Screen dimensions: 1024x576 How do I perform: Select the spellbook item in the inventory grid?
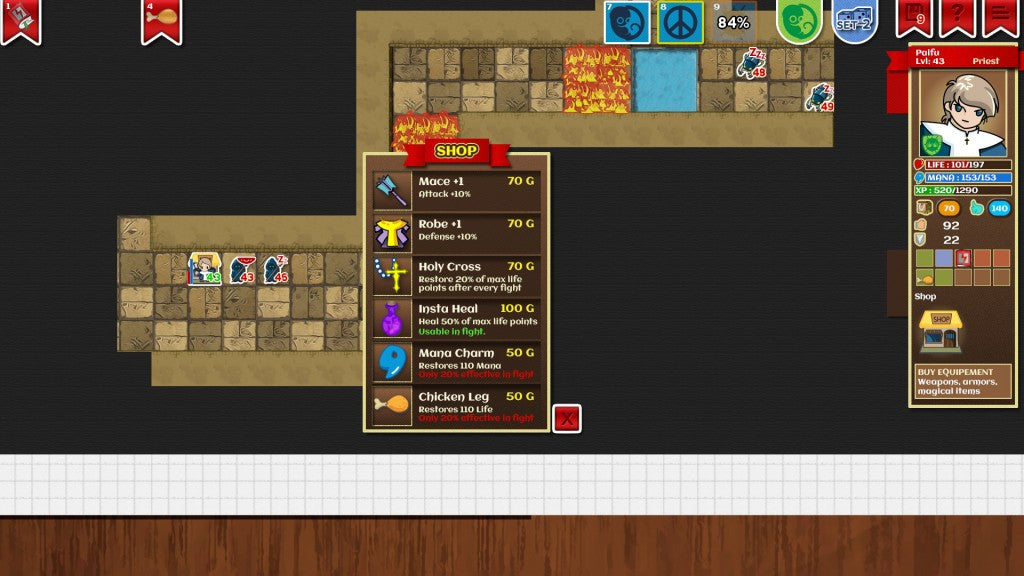tap(963, 258)
